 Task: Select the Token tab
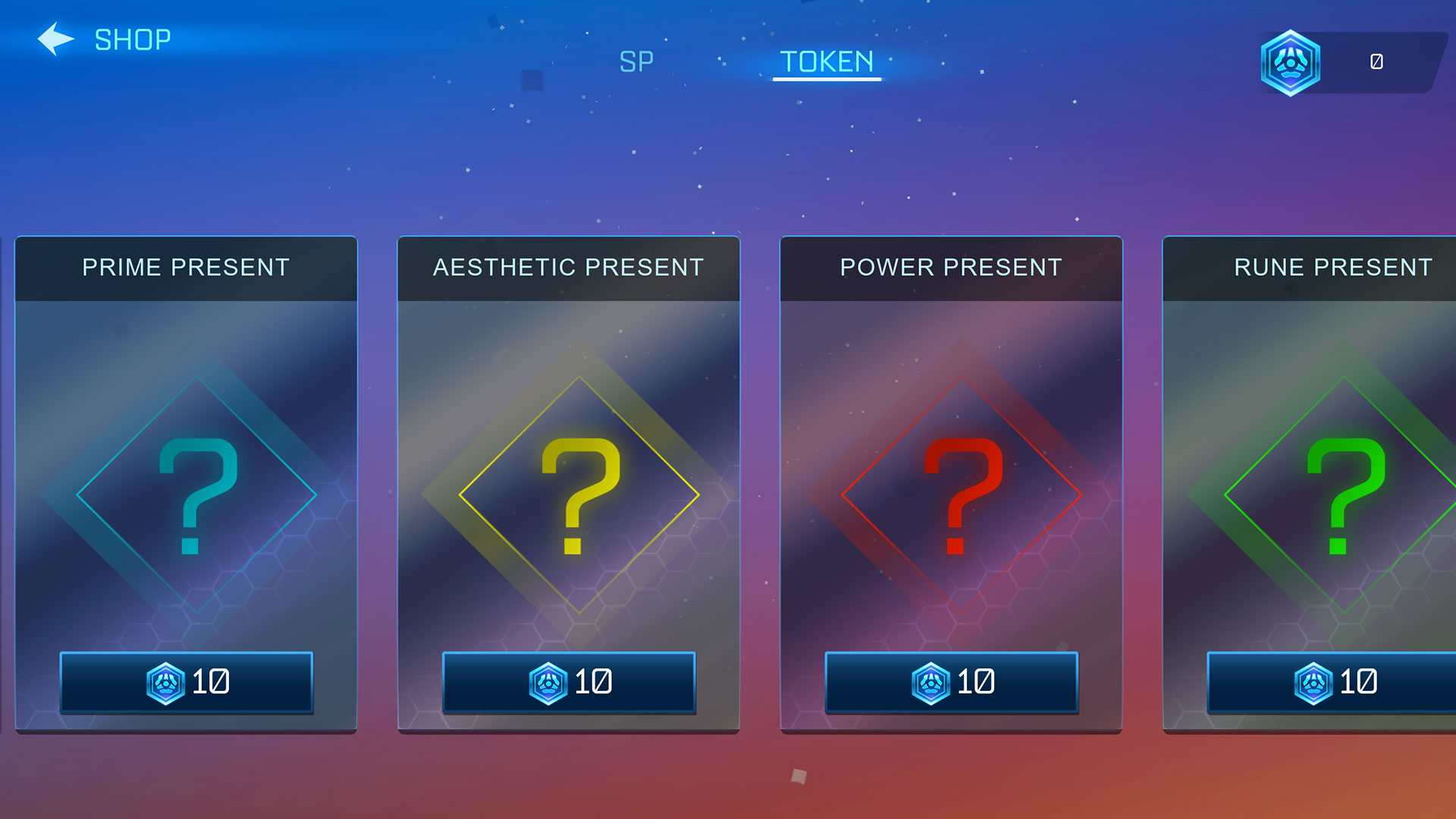pos(827,61)
